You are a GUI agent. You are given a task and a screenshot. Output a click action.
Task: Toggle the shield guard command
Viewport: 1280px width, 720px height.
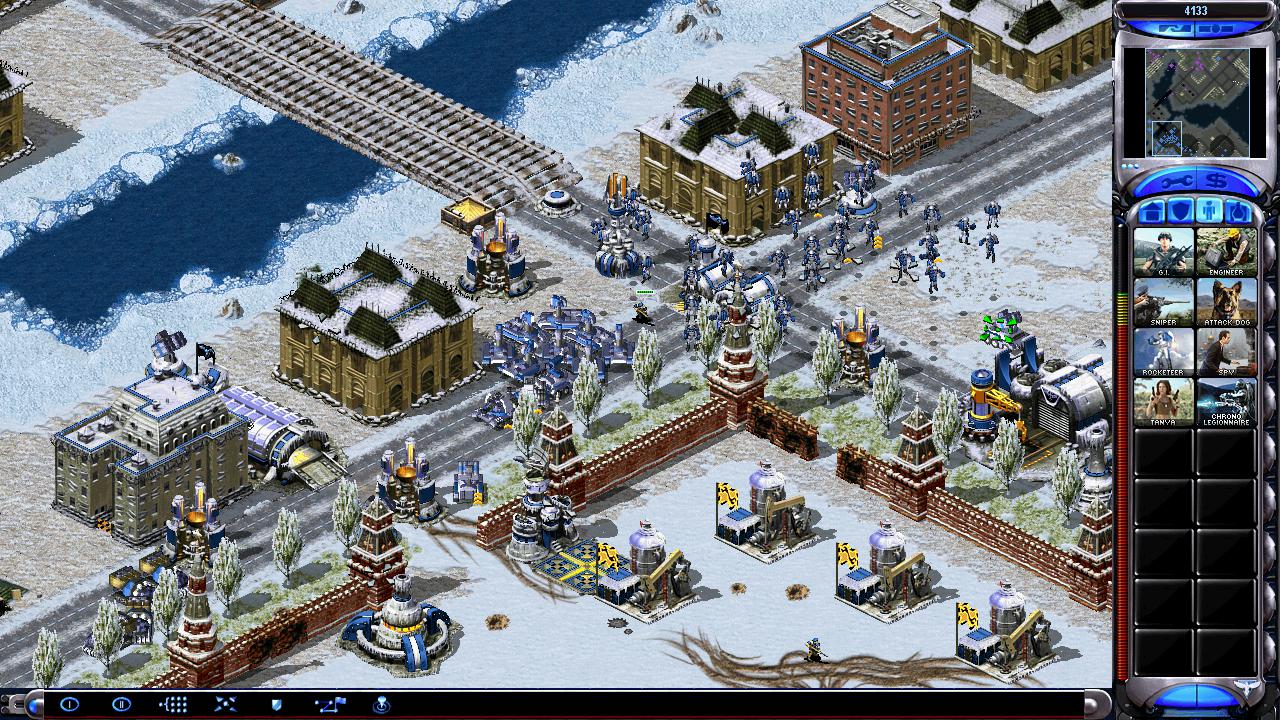[277, 705]
